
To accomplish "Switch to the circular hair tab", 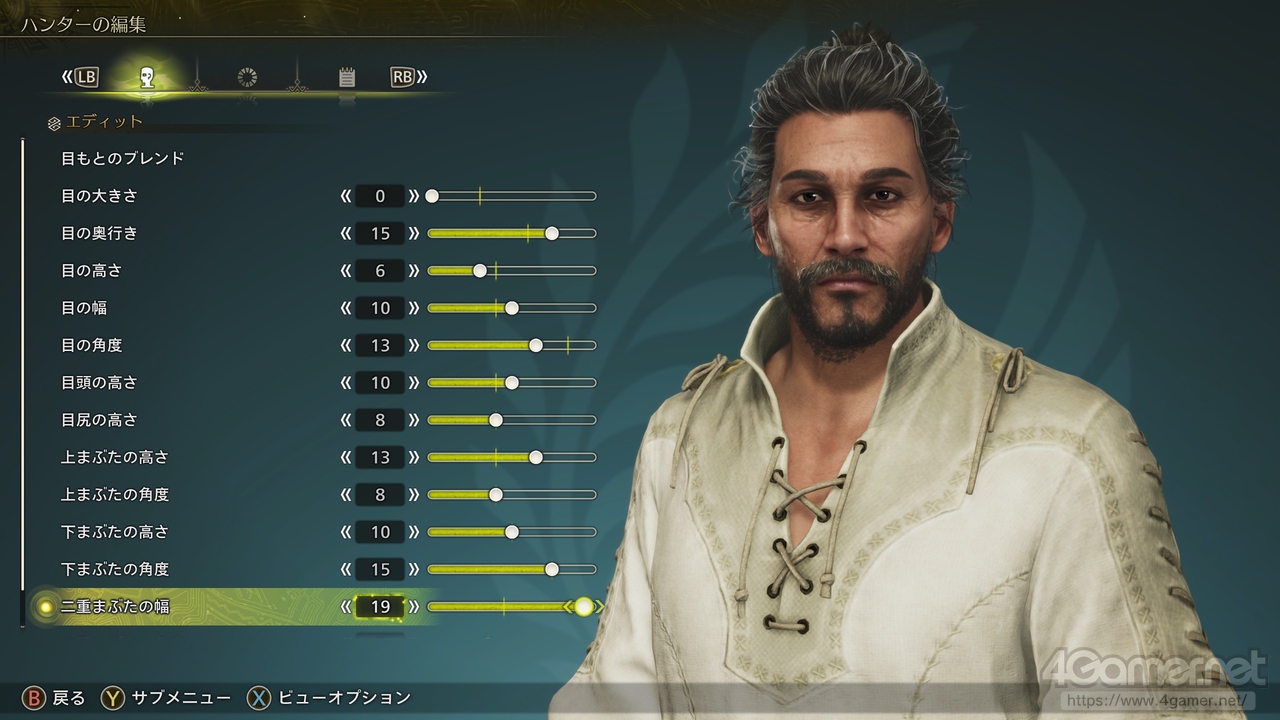I will pos(247,77).
